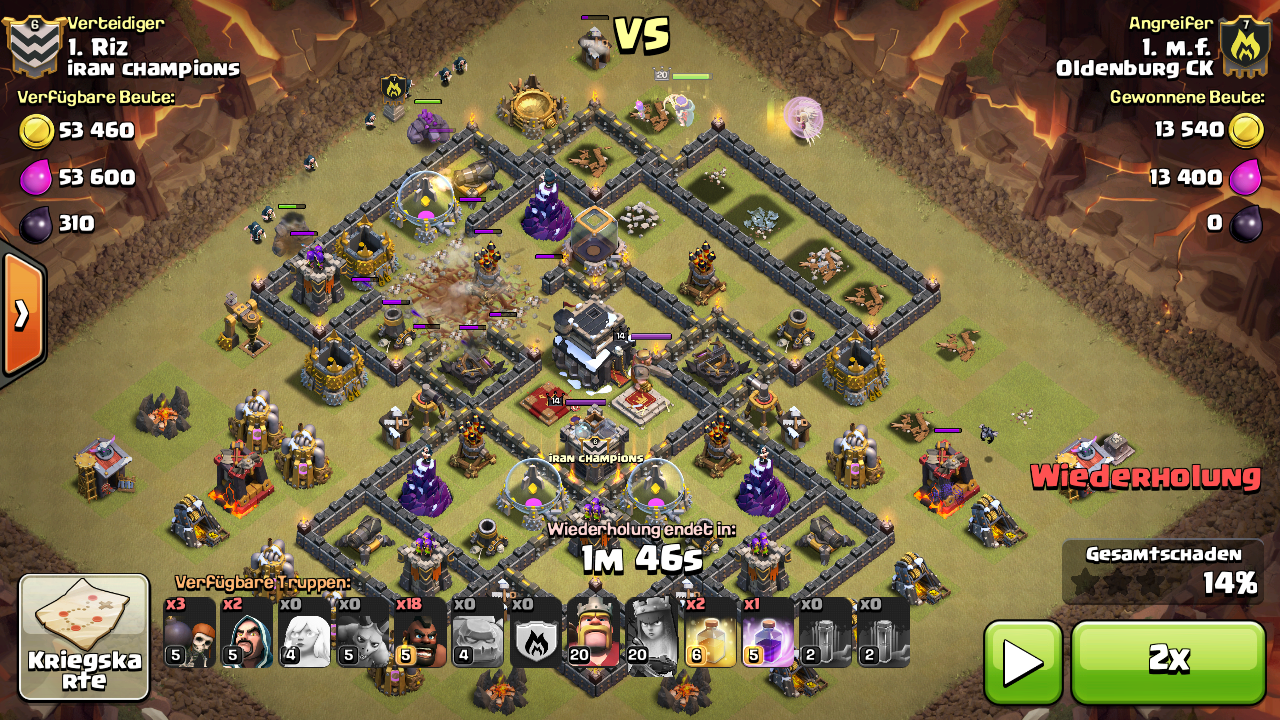Select the greyed-out Healer troop slot

click(304, 632)
